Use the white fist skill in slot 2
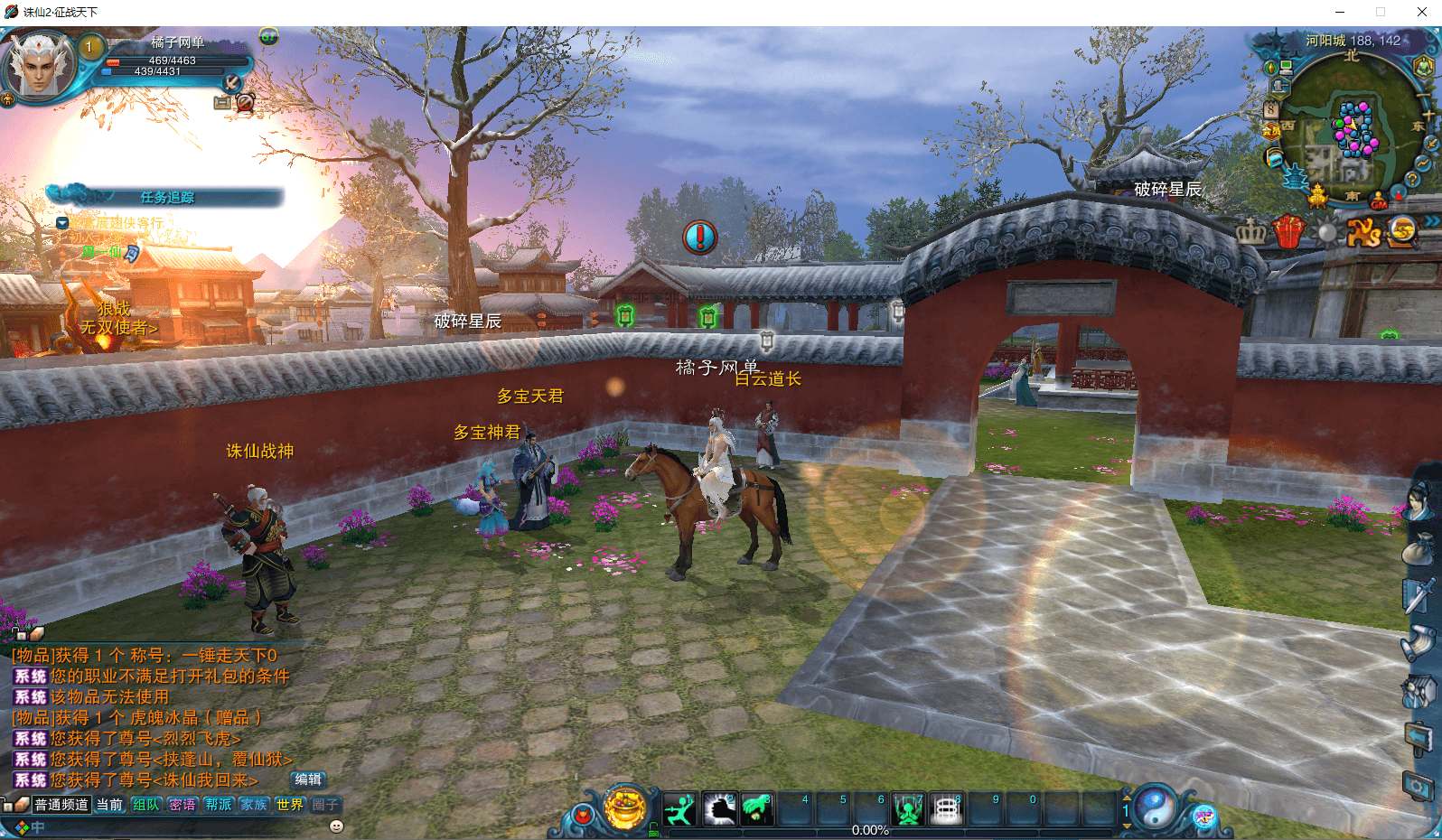This screenshot has height=840, width=1442. (719, 809)
